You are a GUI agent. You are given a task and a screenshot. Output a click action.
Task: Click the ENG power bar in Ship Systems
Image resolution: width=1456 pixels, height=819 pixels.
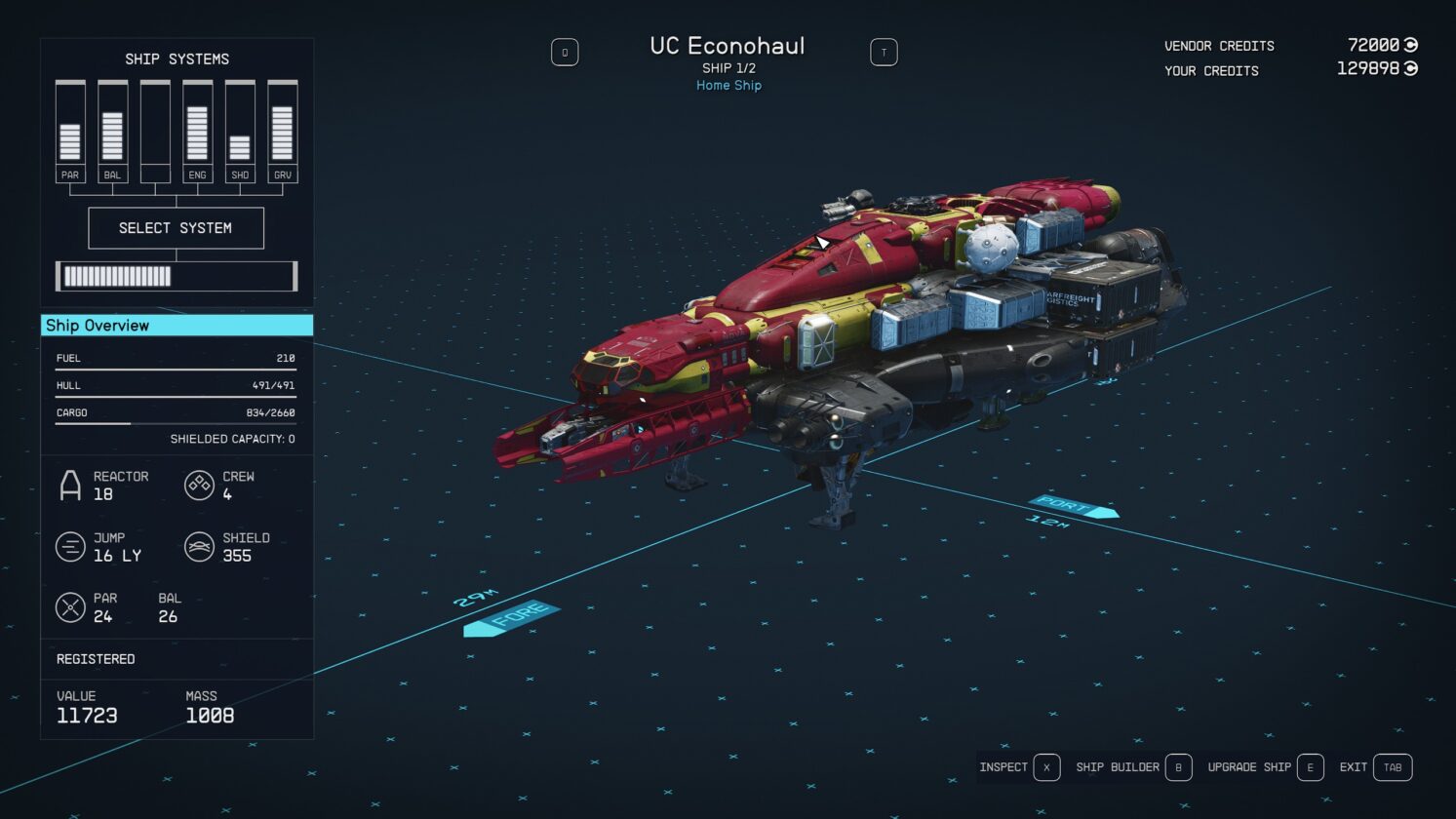click(x=197, y=127)
